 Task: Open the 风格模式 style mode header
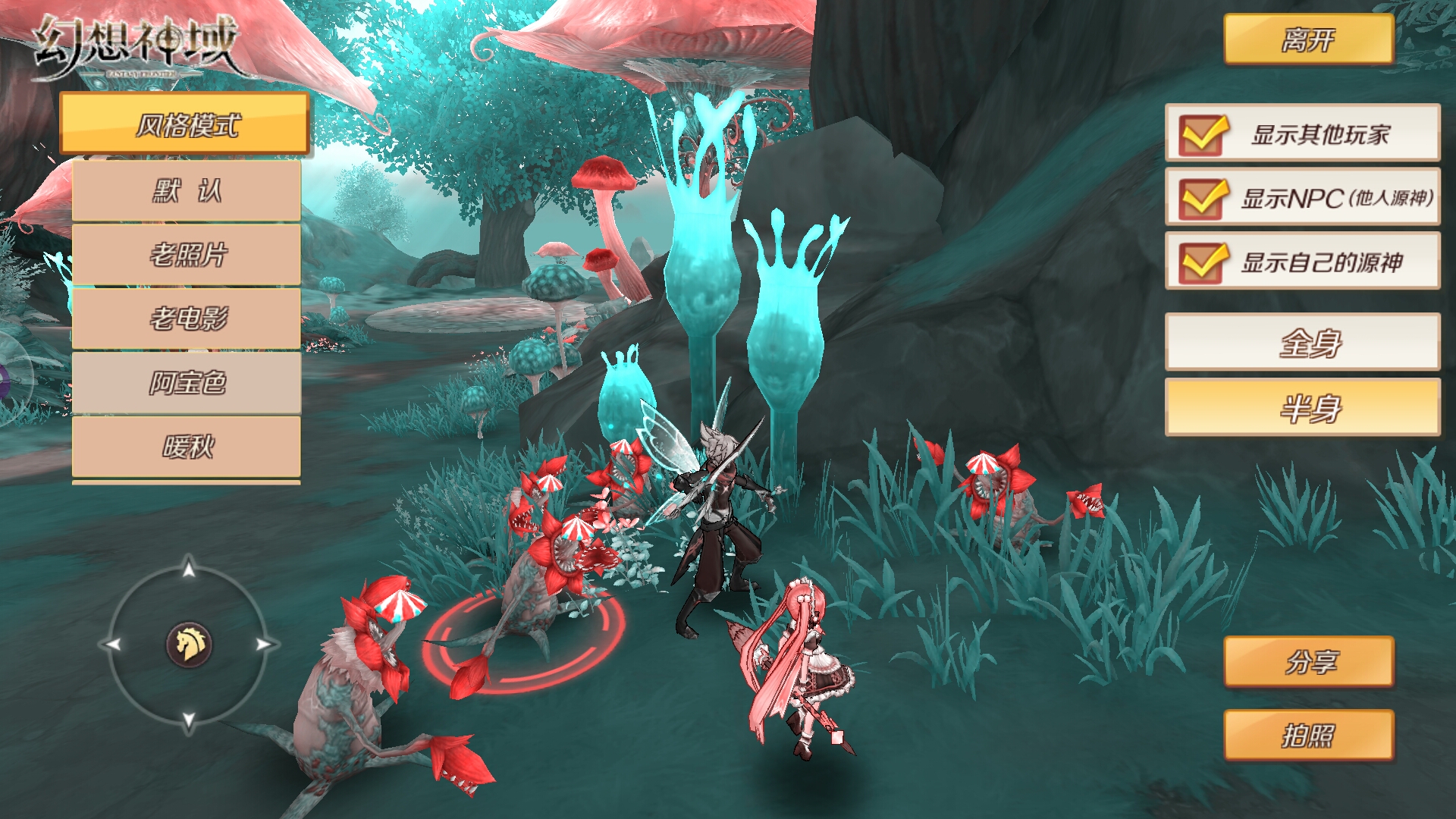click(185, 124)
